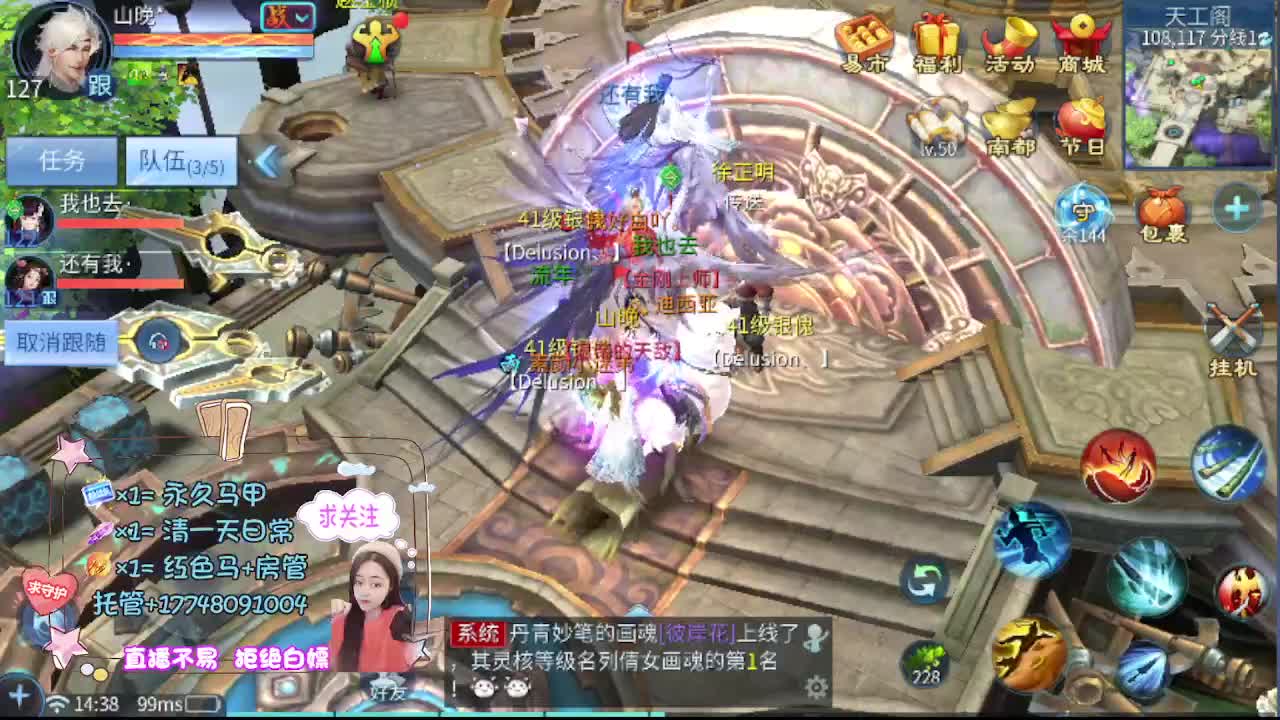Switch to the 队伍(3/5) team tab
The height and width of the screenshot is (720, 1280).
click(182, 161)
